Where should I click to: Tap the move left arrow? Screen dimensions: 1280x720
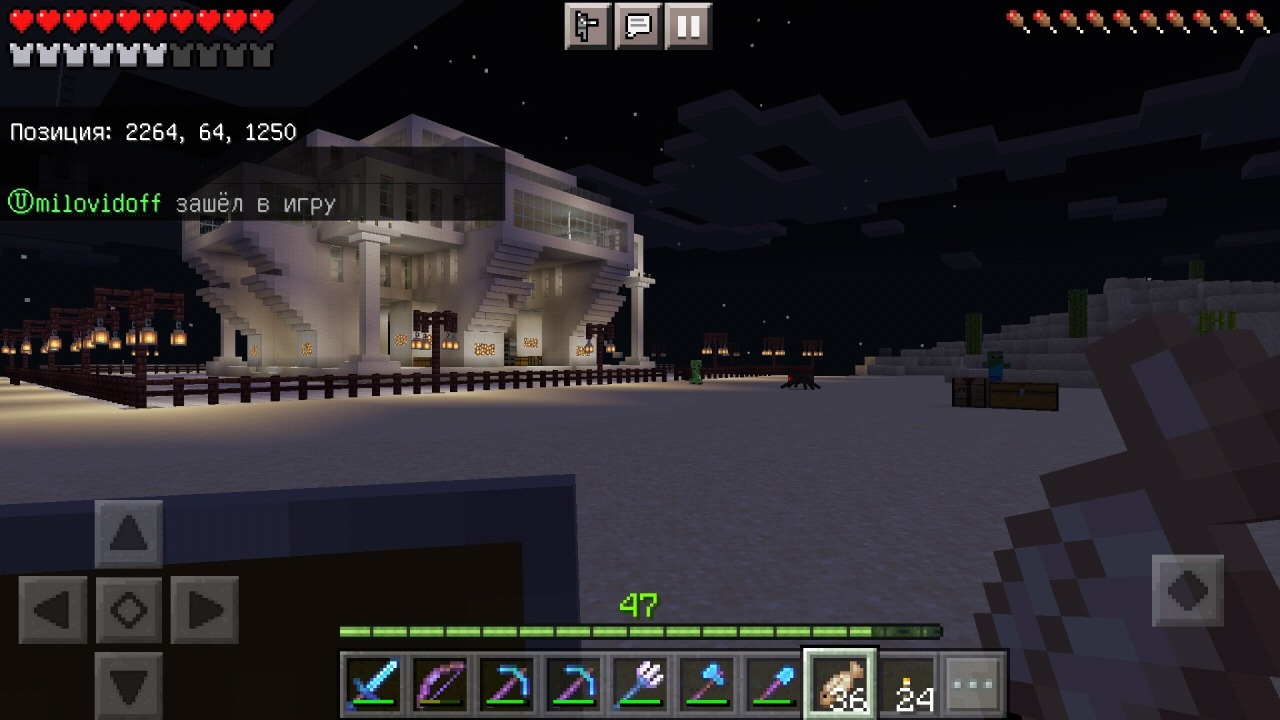53,609
